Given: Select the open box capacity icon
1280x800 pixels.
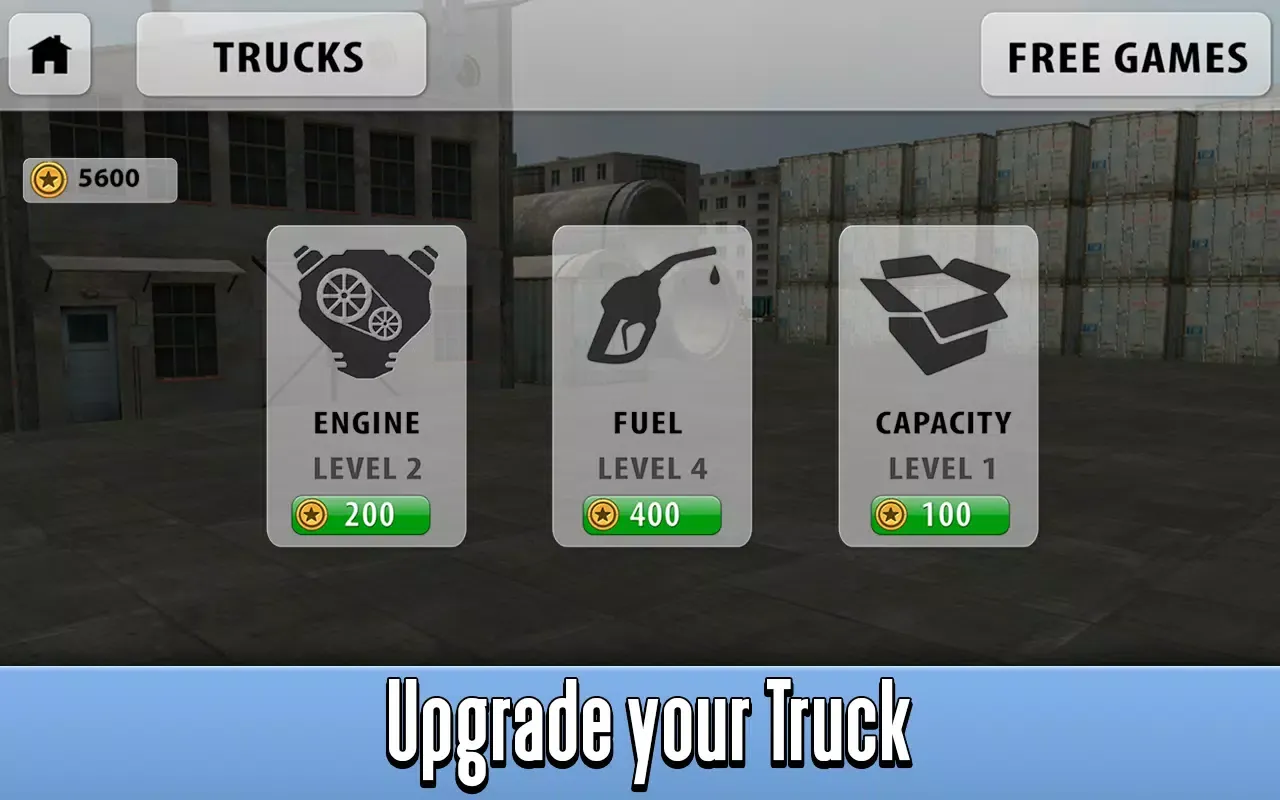Looking at the screenshot, I should 936,312.
